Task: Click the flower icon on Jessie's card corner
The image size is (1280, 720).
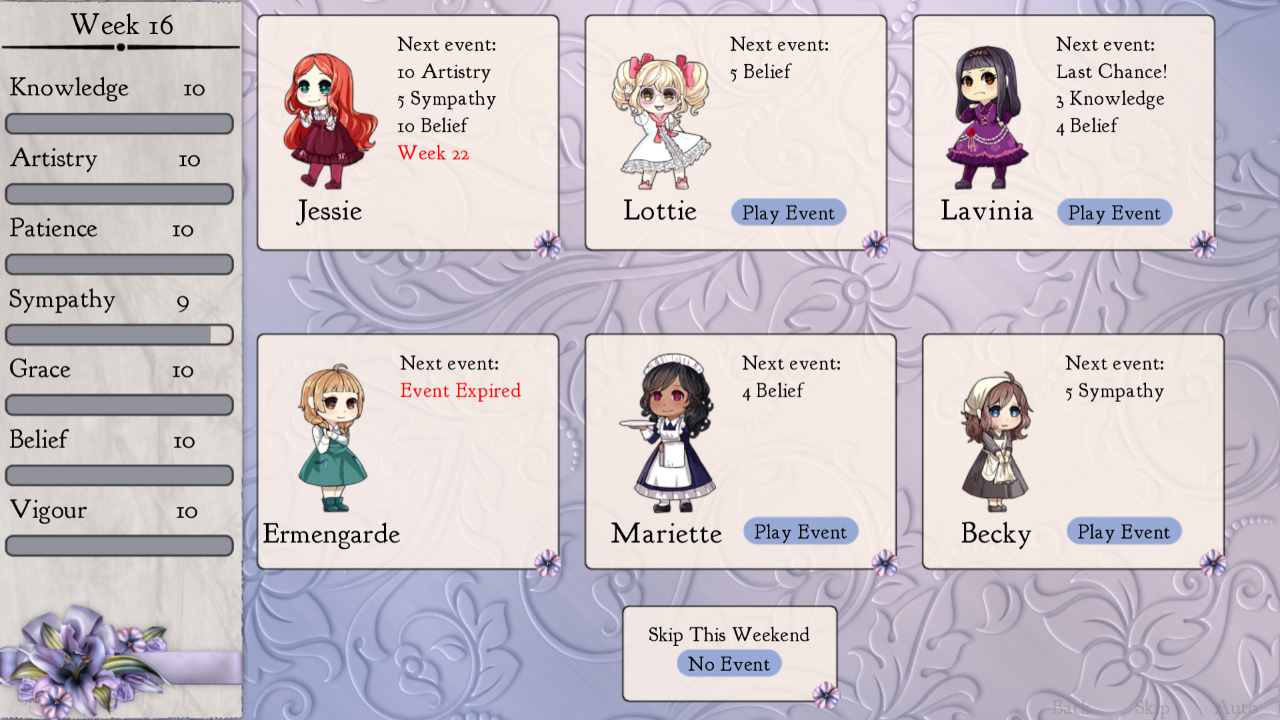Action: point(546,242)
